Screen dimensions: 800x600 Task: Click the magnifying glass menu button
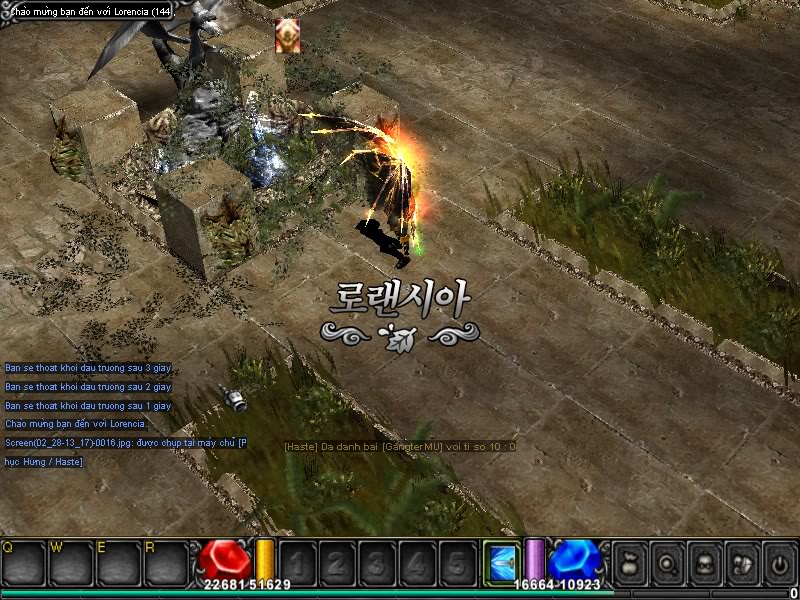[x=667, y=562]
